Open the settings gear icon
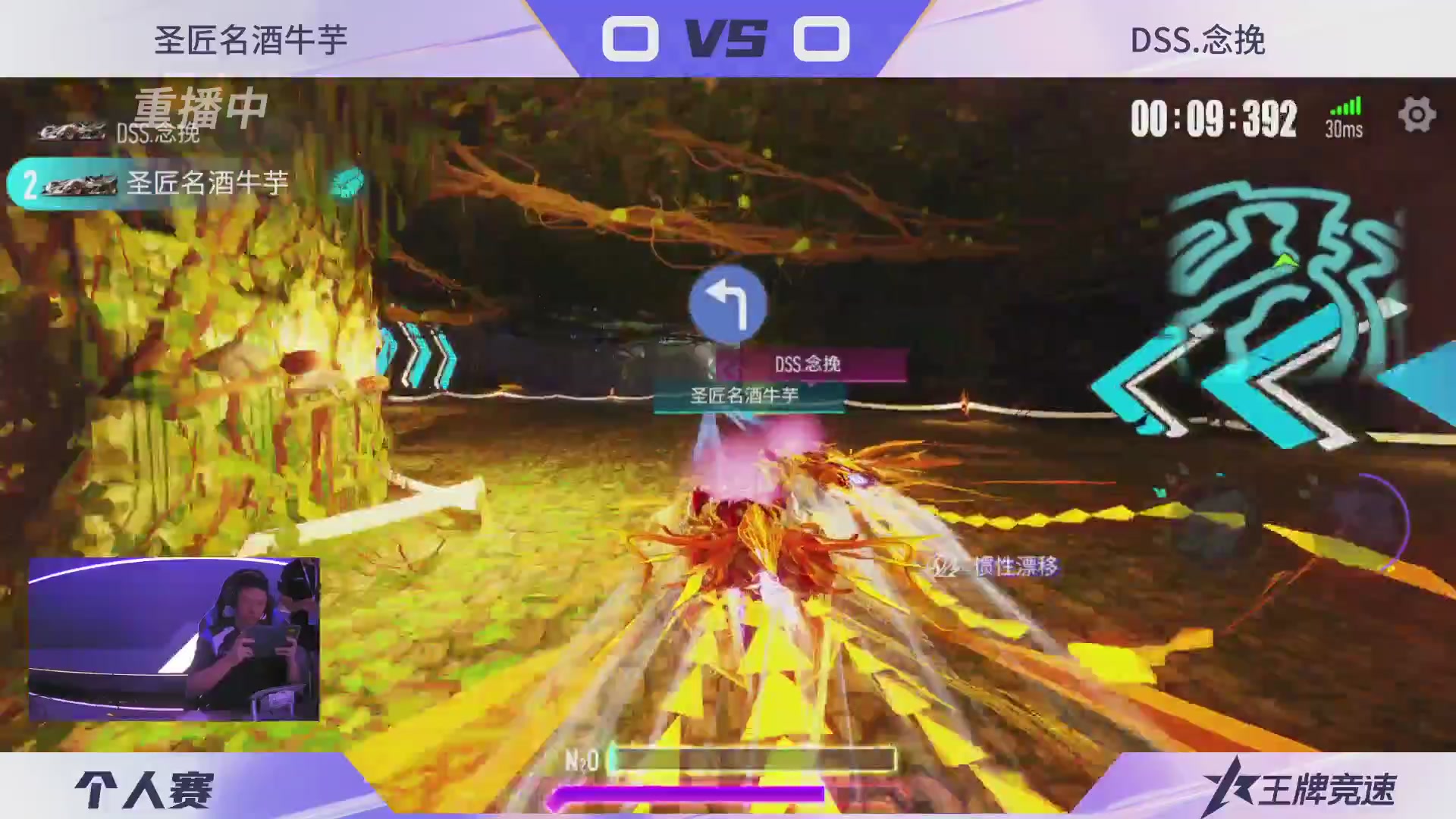The image size is (1456, 819). [1415, 115]
